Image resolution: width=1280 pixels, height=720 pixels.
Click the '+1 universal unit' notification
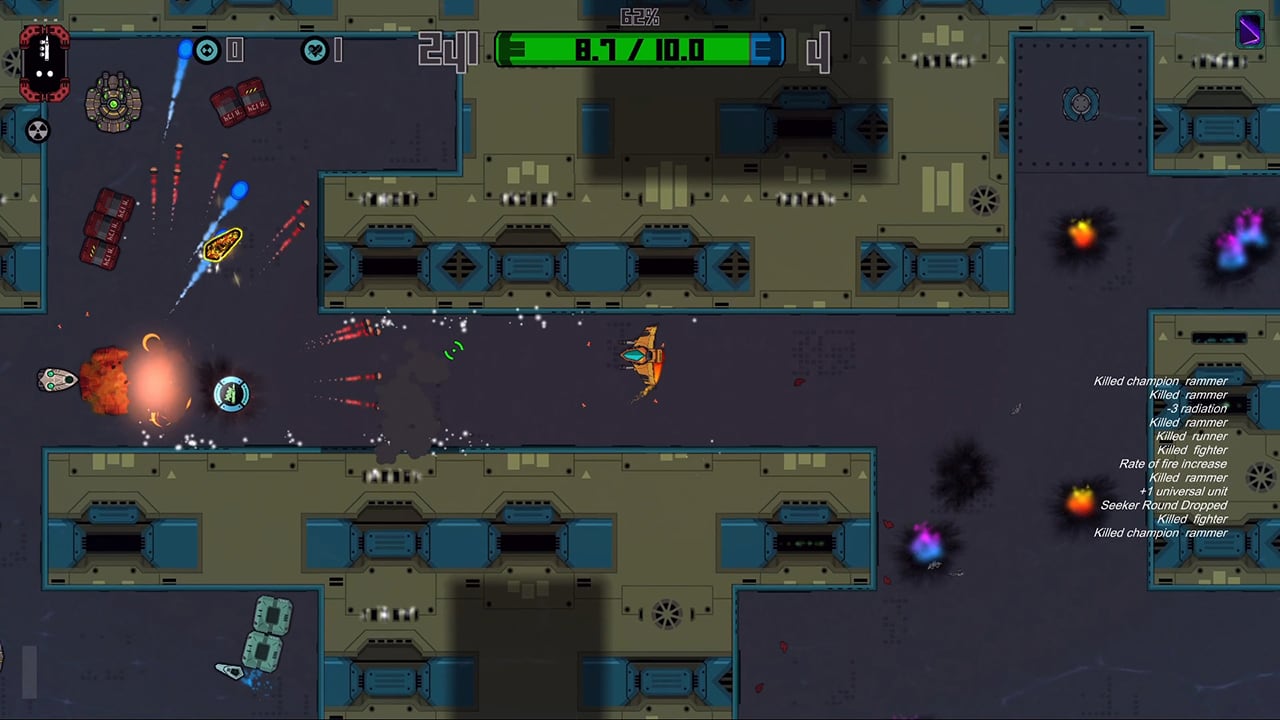tap(1183, 491)
